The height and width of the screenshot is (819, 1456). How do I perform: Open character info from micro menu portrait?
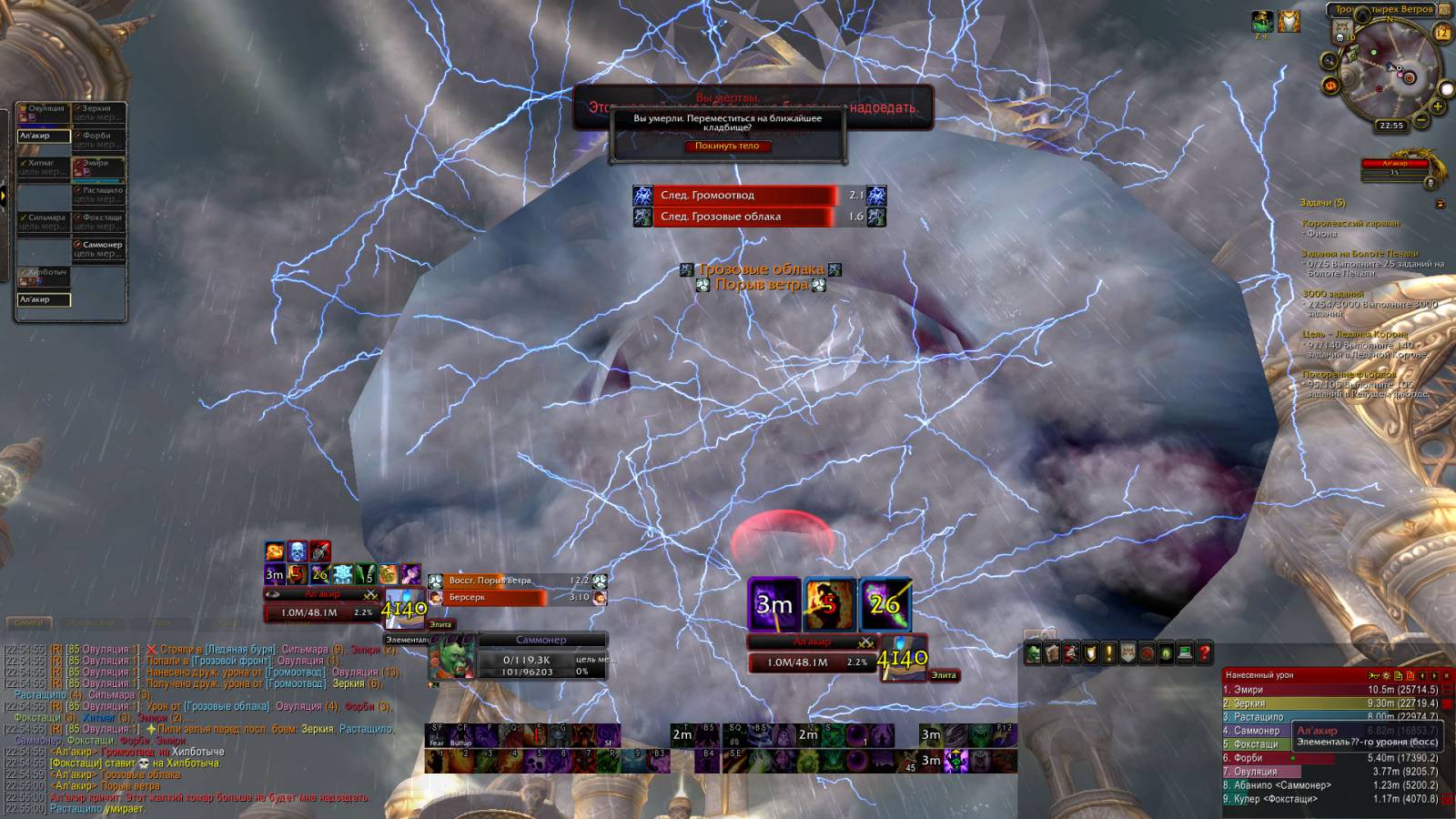click(1033, 652)
